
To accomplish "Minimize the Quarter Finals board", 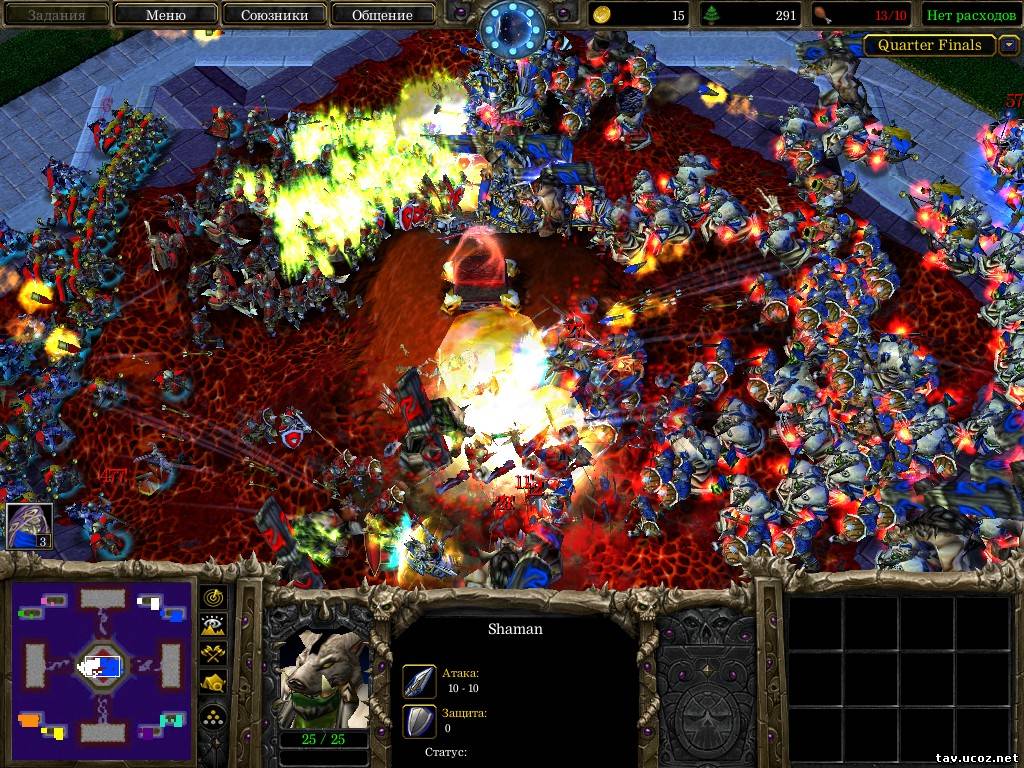I will click(x=1009, y=45).
